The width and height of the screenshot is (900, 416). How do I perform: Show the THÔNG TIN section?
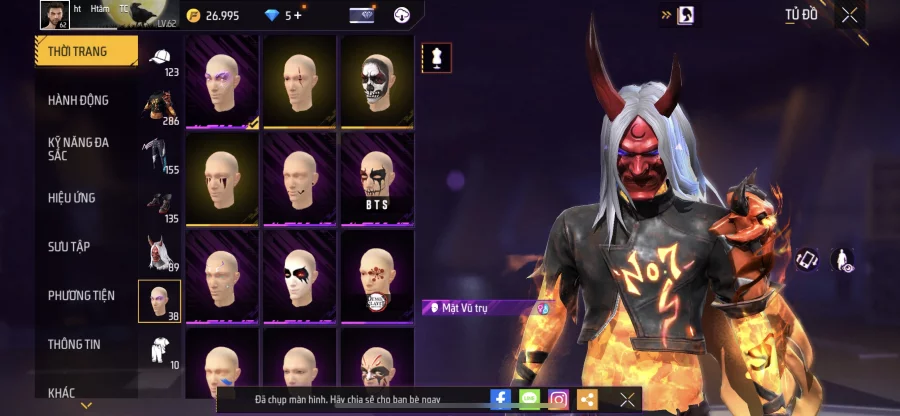click(73, 344)
